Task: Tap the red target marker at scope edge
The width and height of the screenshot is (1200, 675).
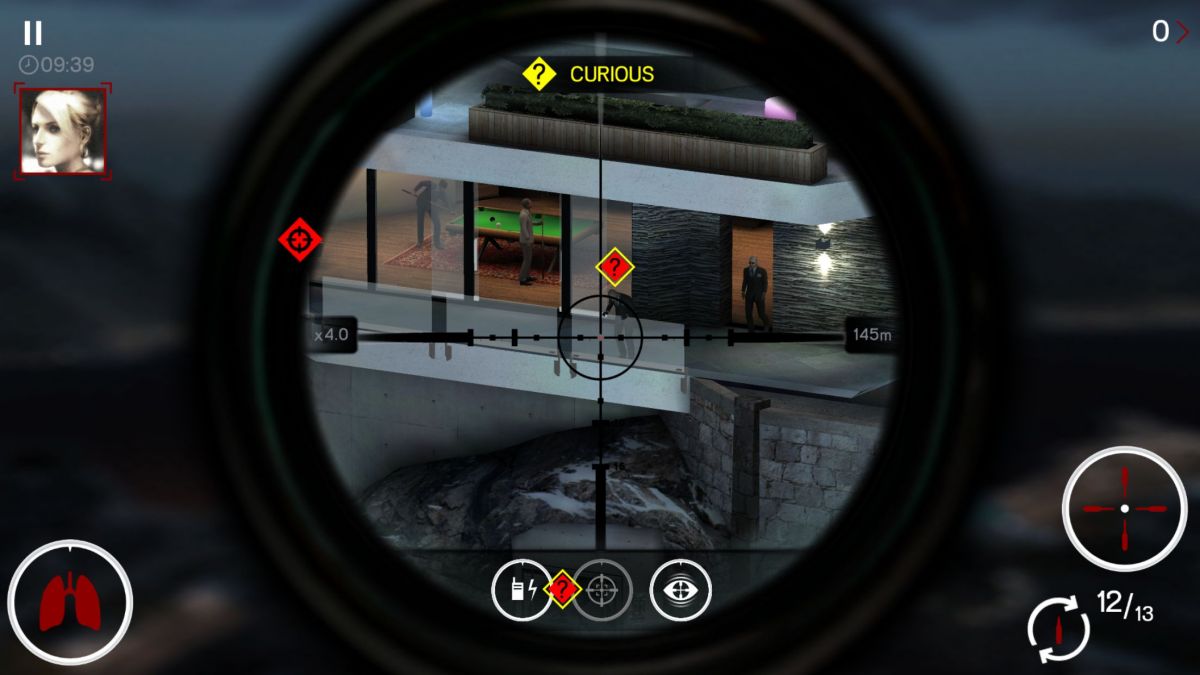Action: coord(300,240)
